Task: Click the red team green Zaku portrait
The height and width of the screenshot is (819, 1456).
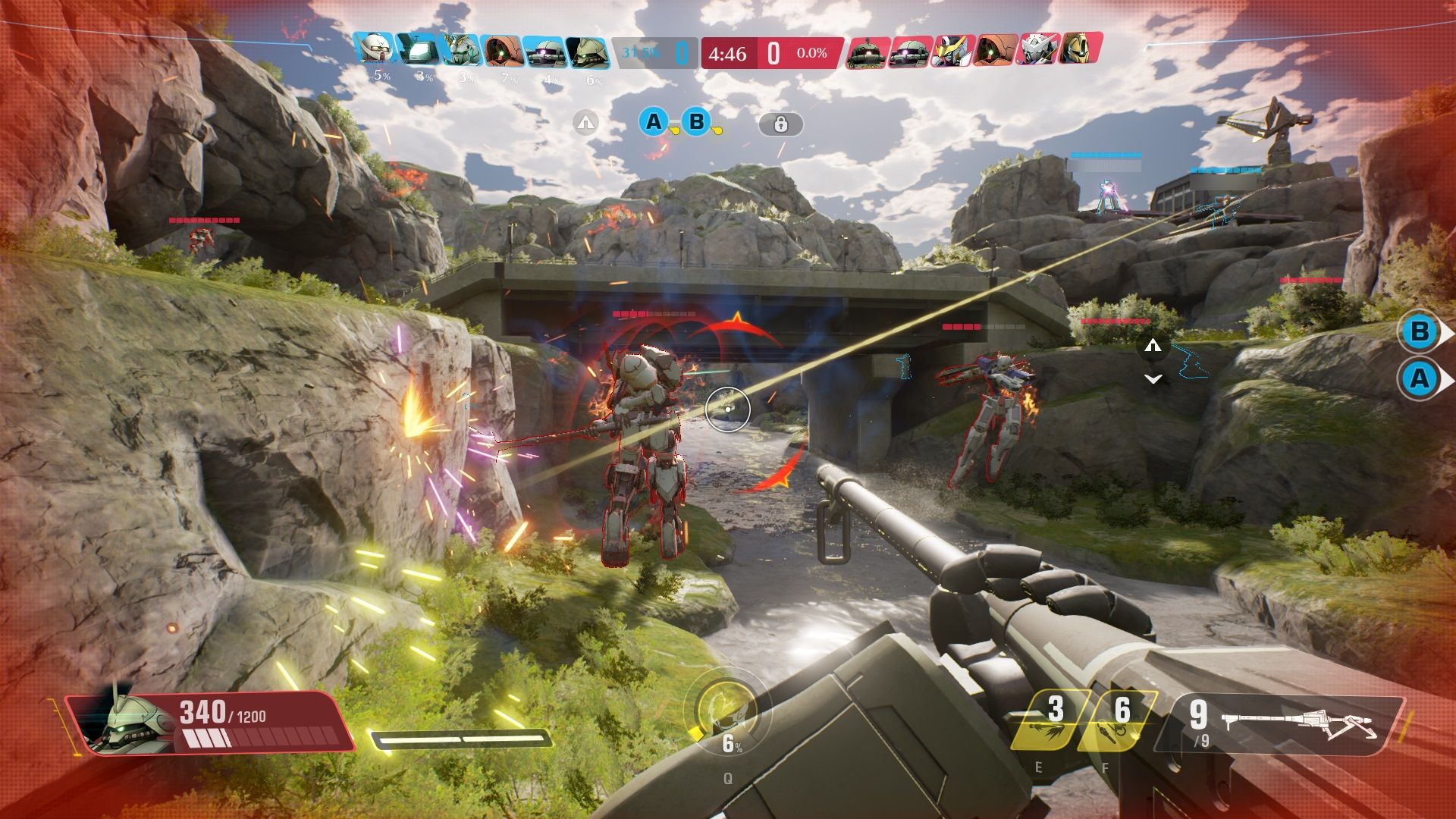Action: pos(868,51)
